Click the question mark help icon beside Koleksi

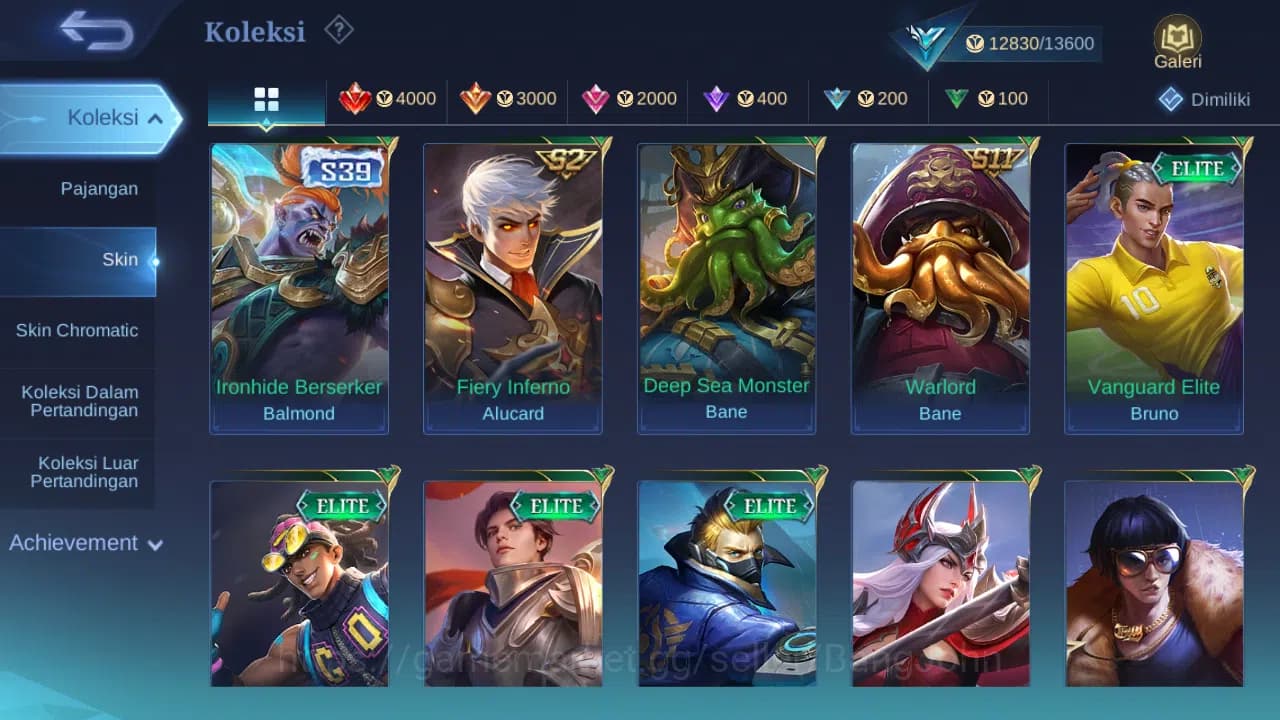click(x=338, y=31)
